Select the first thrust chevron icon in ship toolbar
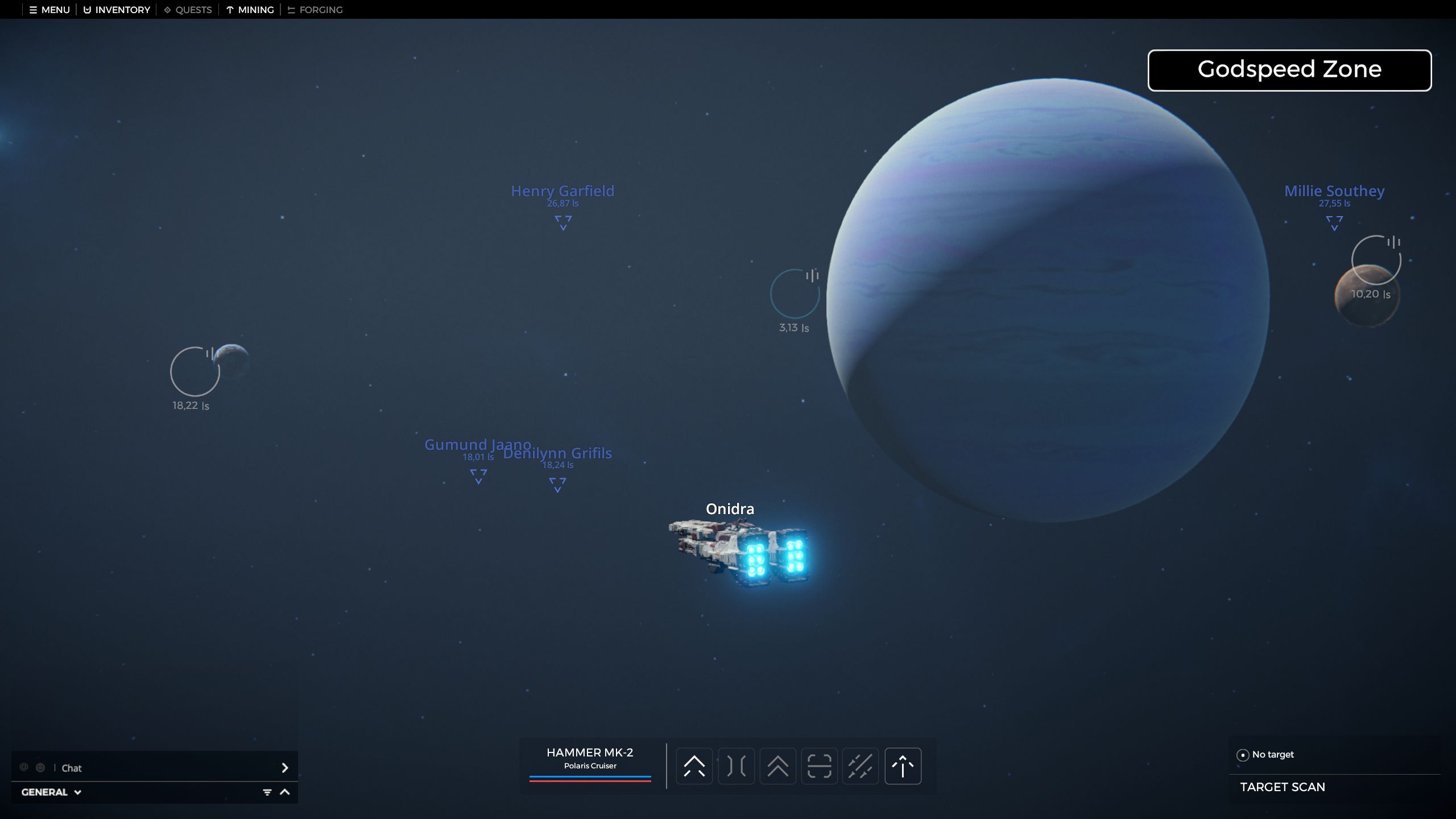The image size is (1456, 819). pyautogui.click(x=694, y=766)
